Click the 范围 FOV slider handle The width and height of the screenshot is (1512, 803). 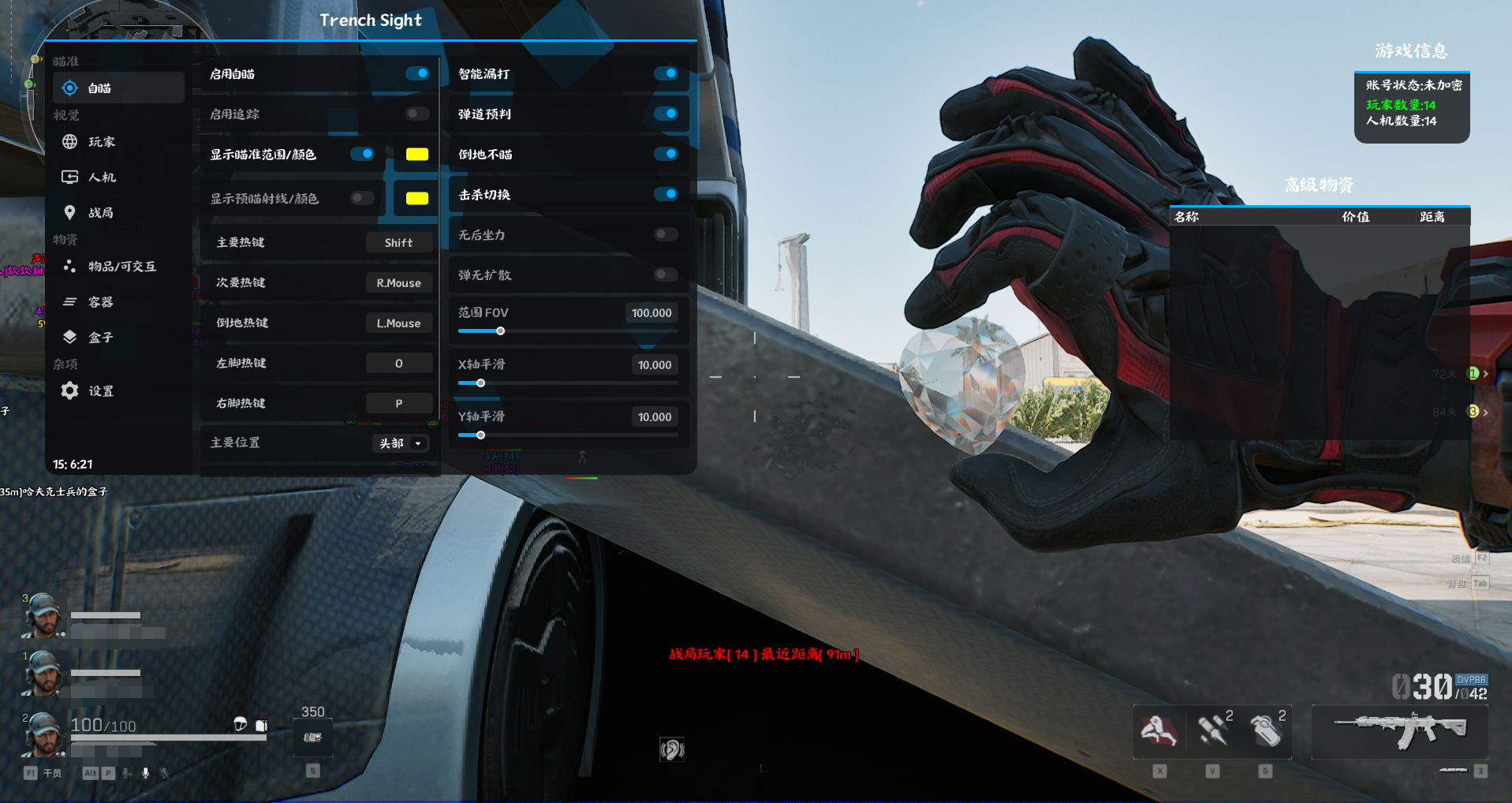[x=500, y=331]
